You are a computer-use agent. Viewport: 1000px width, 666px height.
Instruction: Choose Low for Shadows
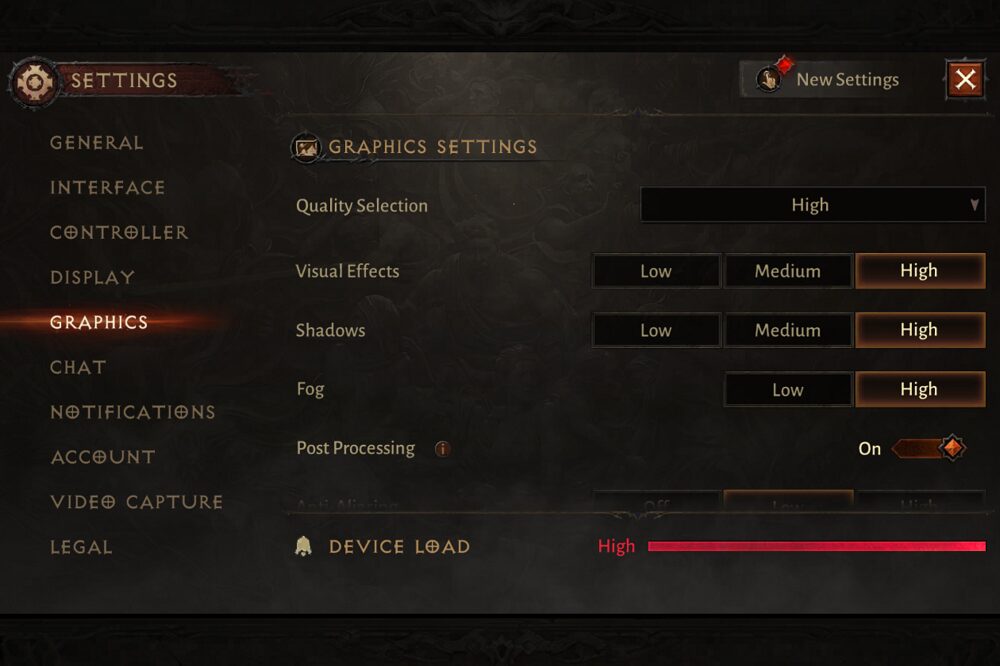tap(656, 330)
